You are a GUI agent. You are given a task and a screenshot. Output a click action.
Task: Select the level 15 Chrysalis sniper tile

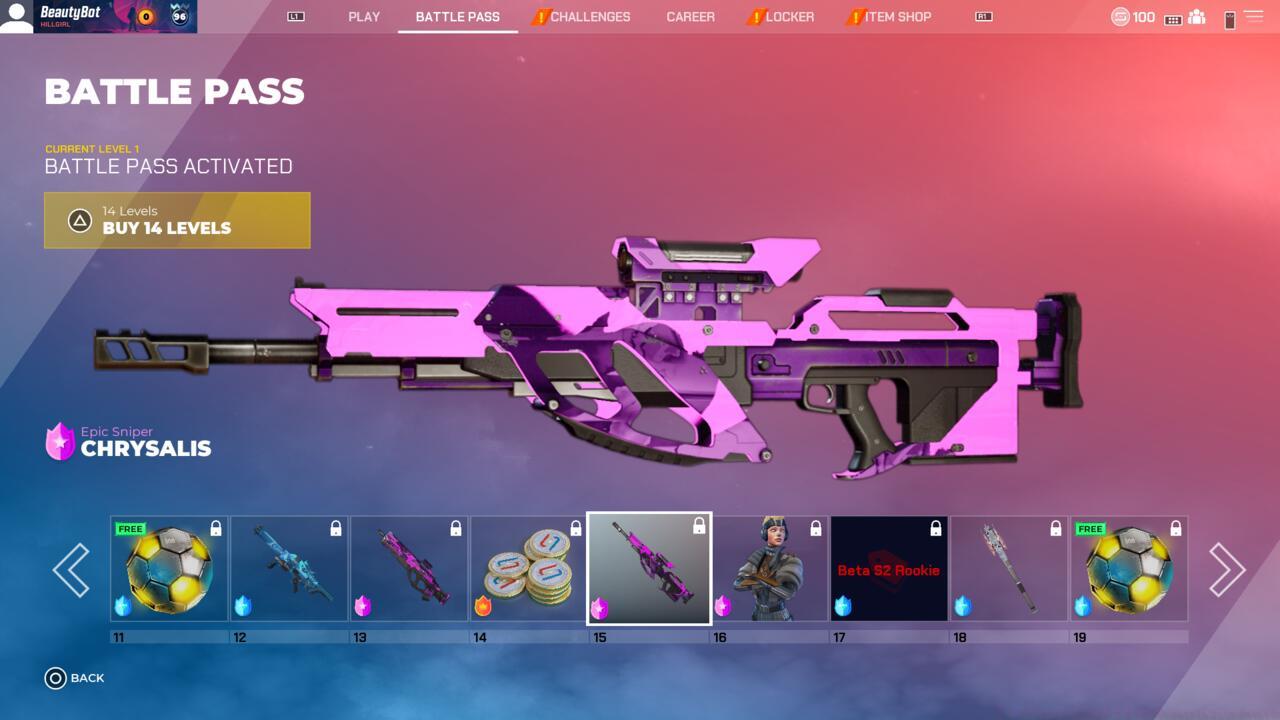pyautogui.click(x=649, y=569)
